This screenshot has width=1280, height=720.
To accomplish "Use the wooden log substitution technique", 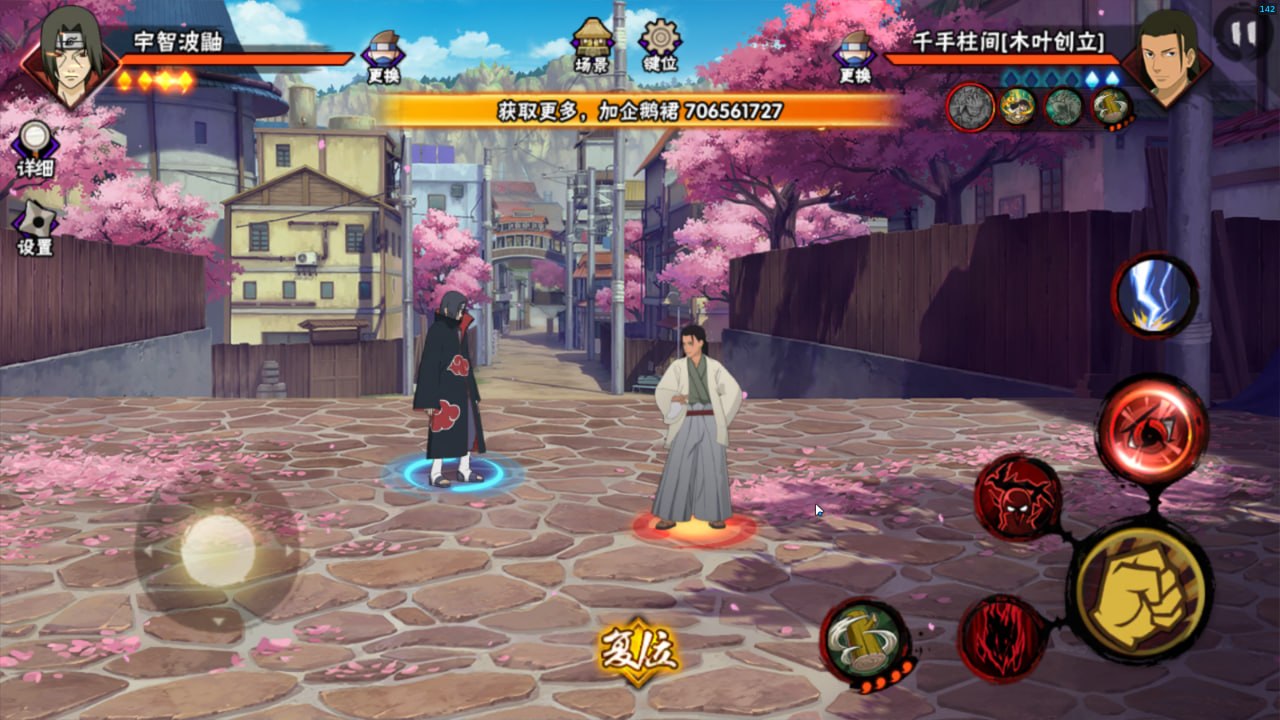I will 865,642.
